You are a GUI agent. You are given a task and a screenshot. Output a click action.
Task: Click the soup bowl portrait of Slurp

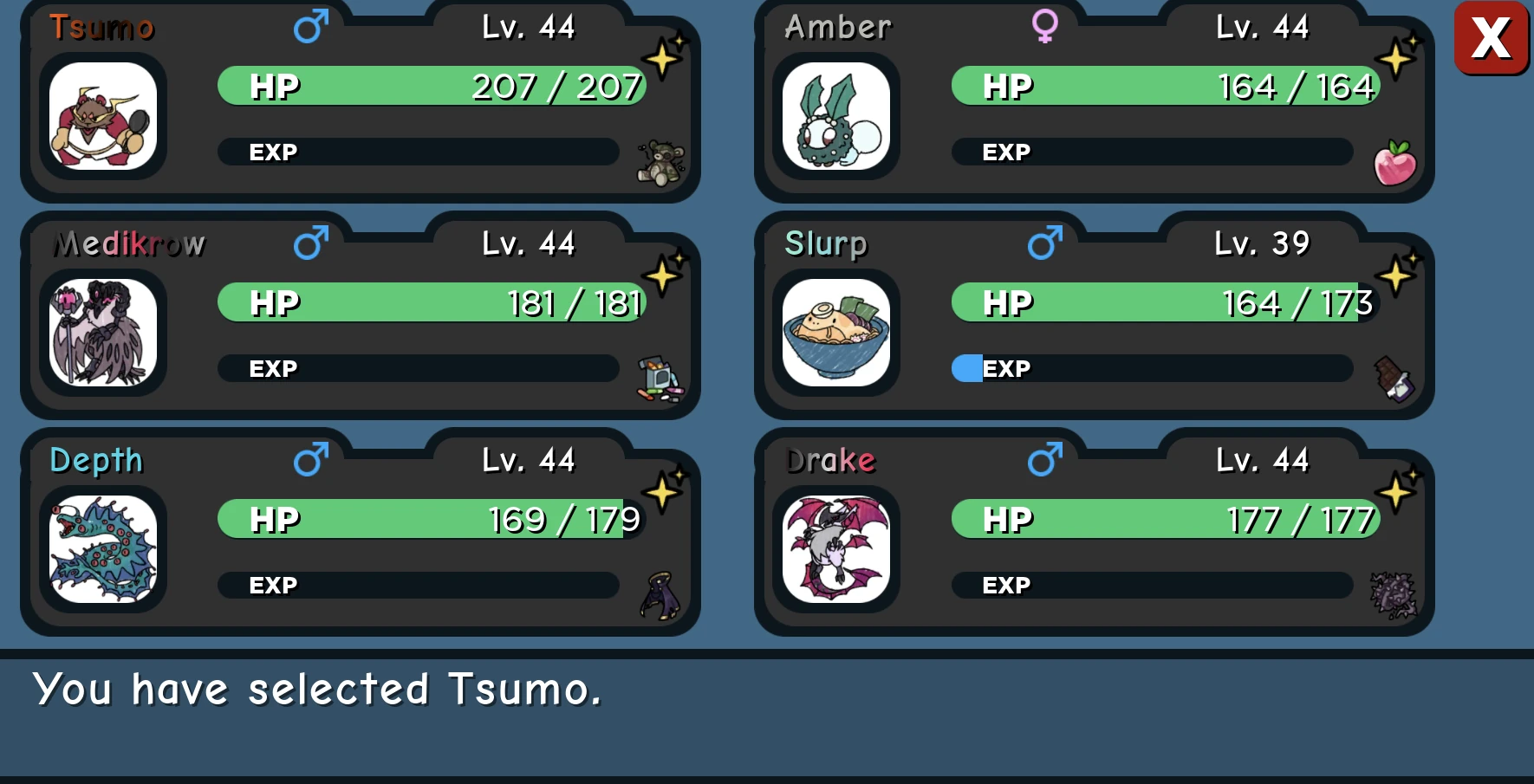[835, 332]
